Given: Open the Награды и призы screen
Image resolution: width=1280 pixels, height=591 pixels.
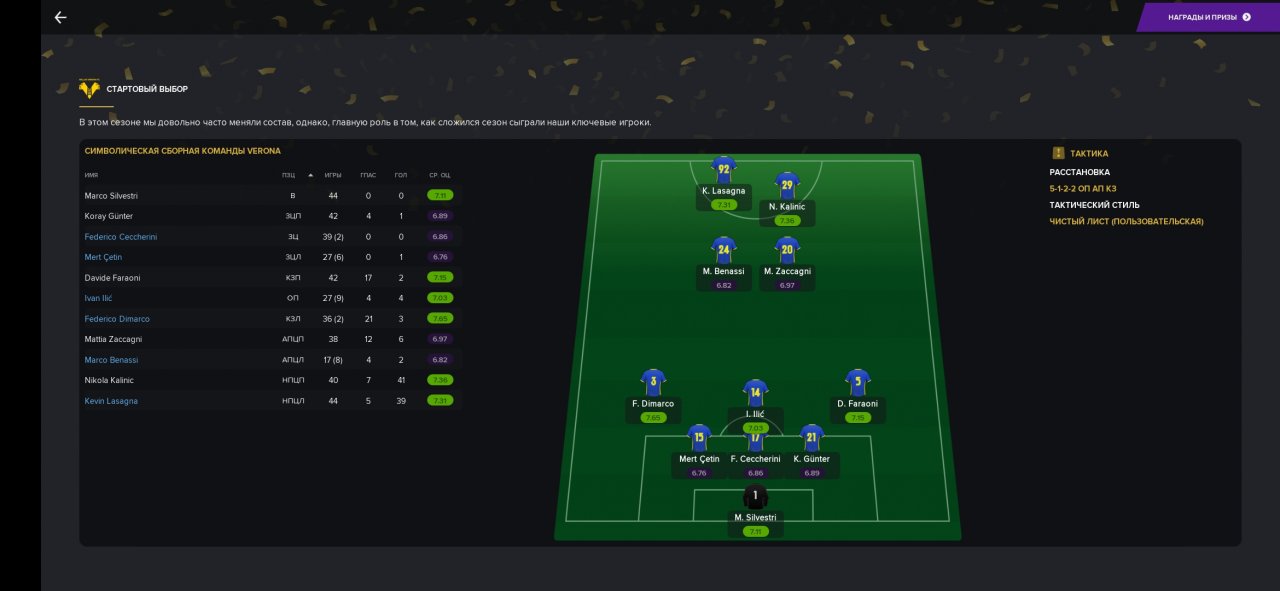Looking at the screenshot, I should [x=1208, y=17].
